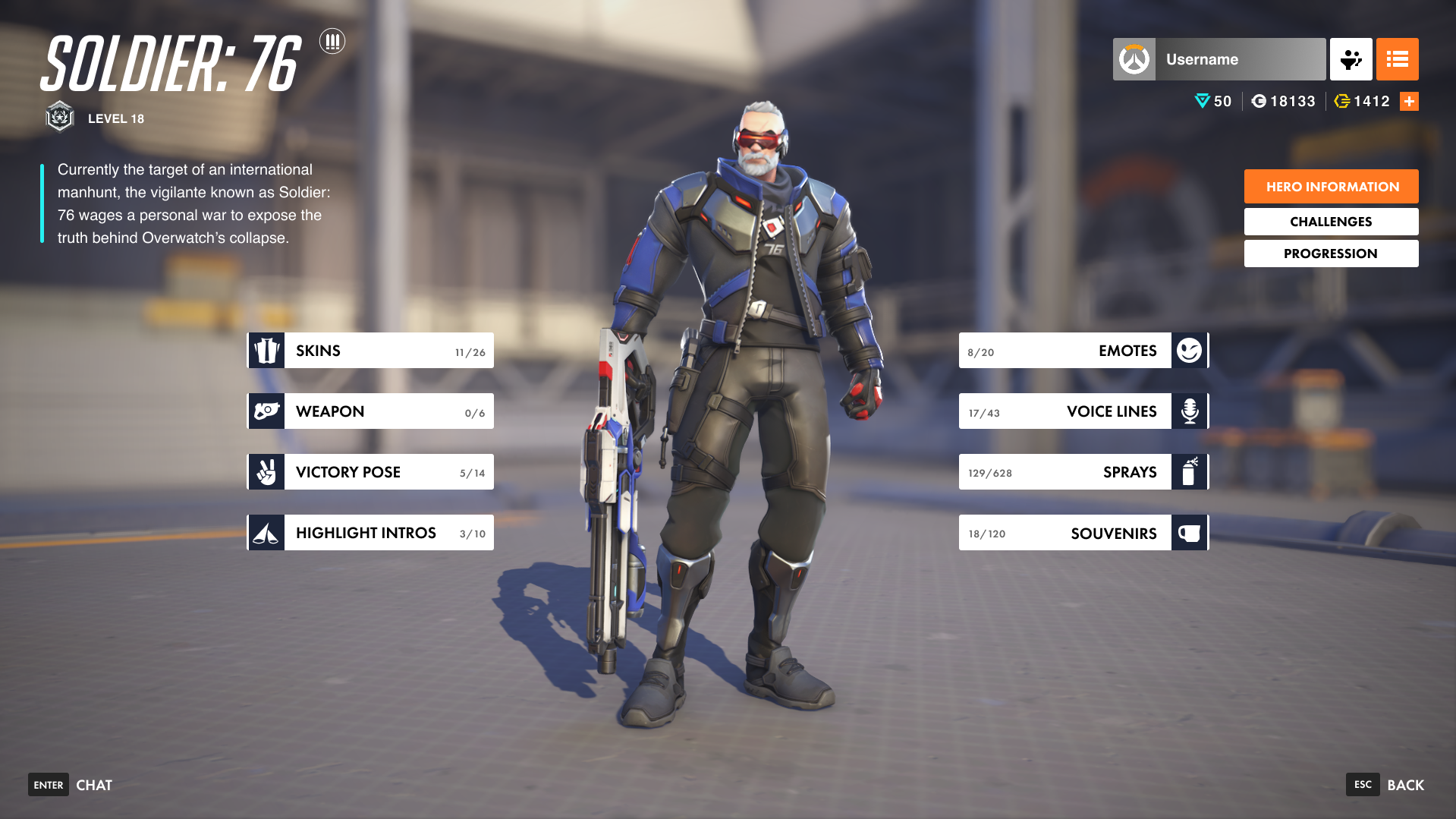Click the damage role icon beside hero name
Viewport: 1456px width, 819px height.
[x=332, y=41]
